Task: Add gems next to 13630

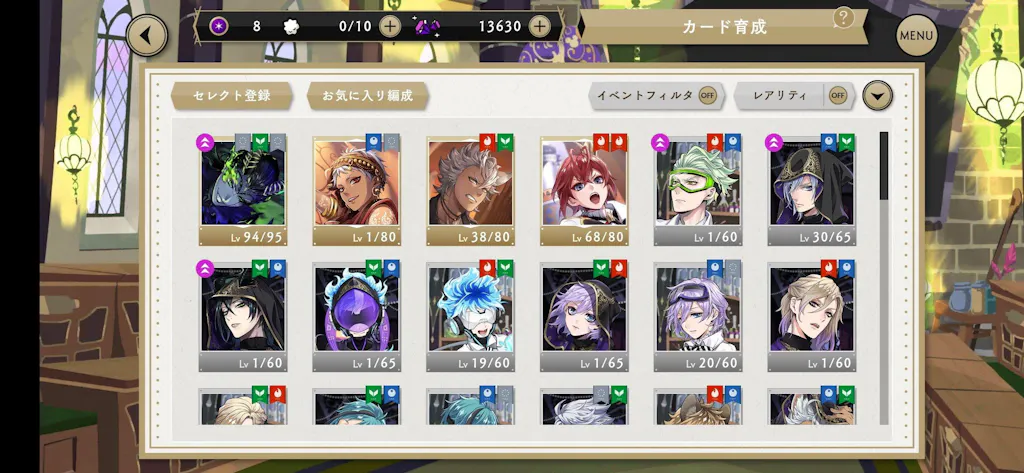Action: [540, 26]
